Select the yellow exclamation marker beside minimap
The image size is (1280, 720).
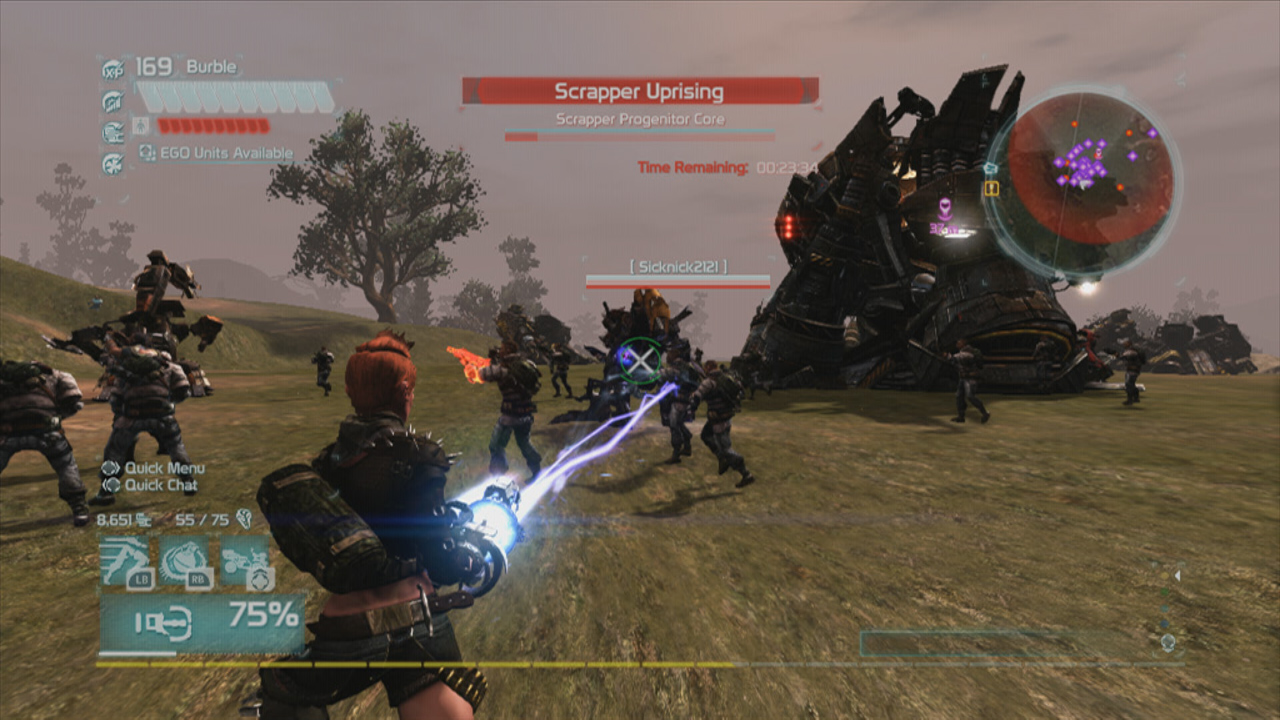[x=991, y=188]
